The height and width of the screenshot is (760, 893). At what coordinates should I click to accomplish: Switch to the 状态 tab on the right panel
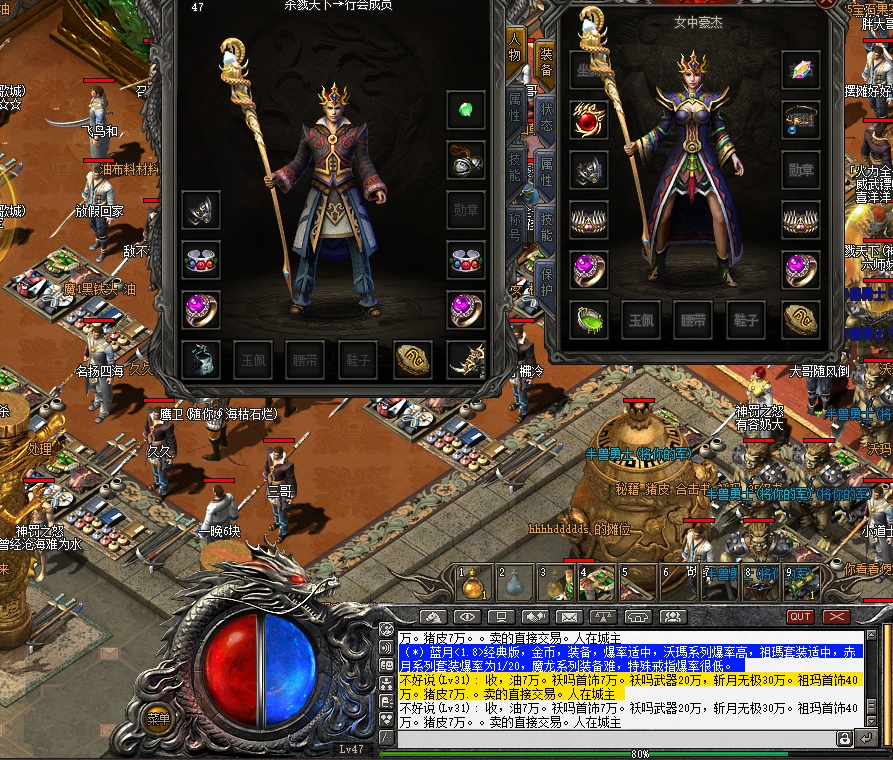tap(547, 112)
